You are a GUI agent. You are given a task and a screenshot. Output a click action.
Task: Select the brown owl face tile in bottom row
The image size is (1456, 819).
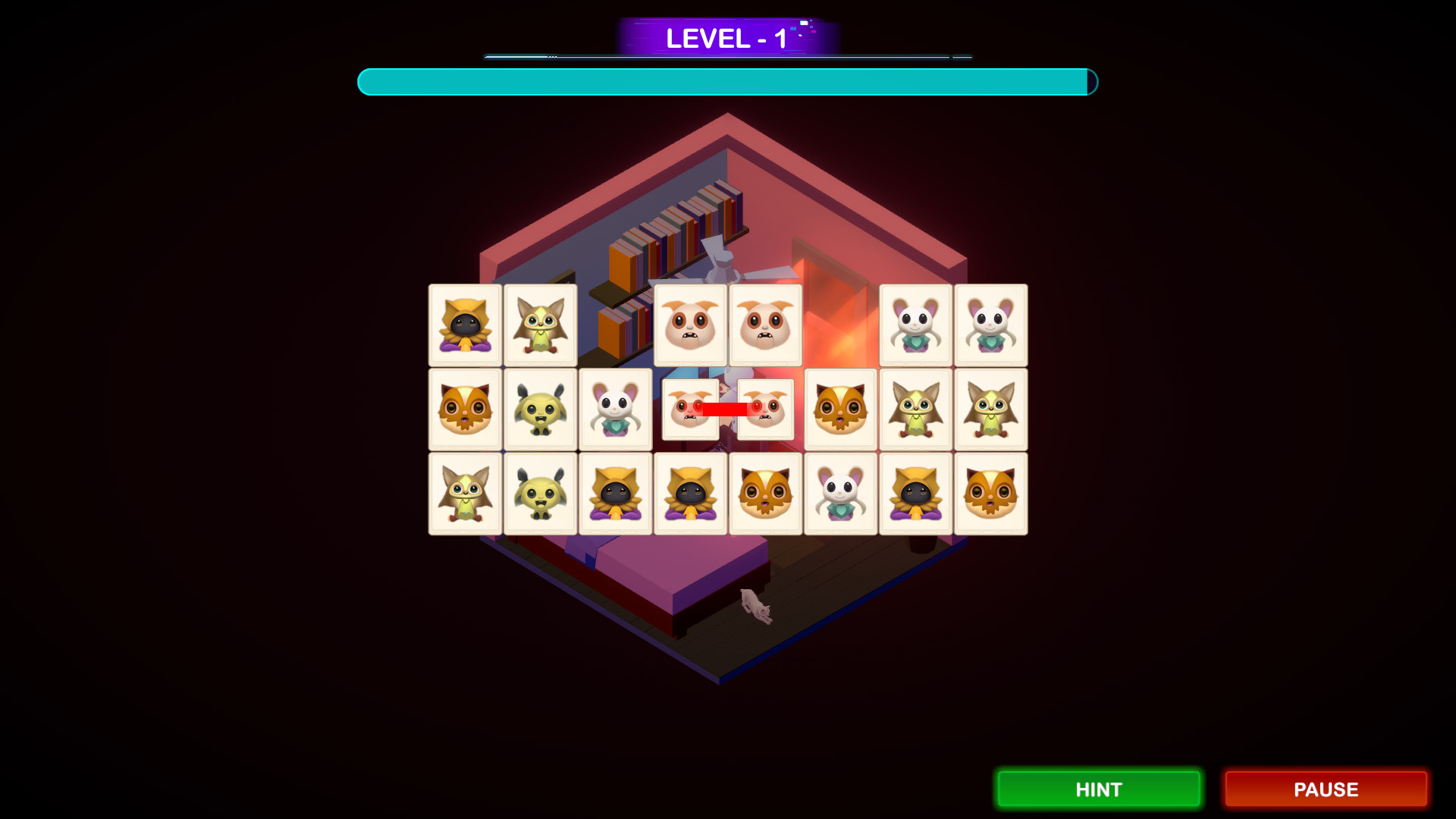tap(764, 493)
